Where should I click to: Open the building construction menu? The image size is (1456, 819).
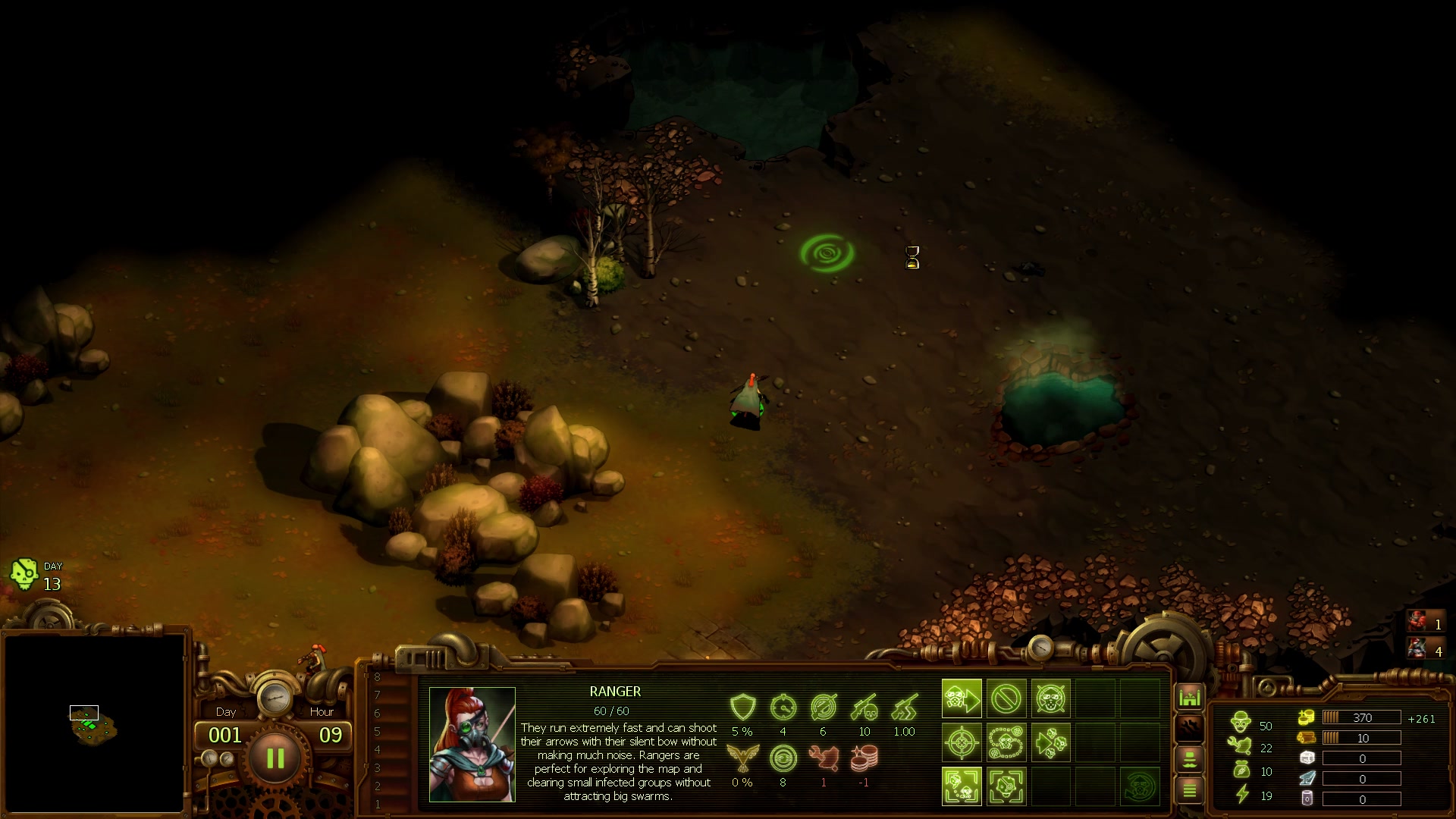pyautogui.click(x=1190, y=695)
